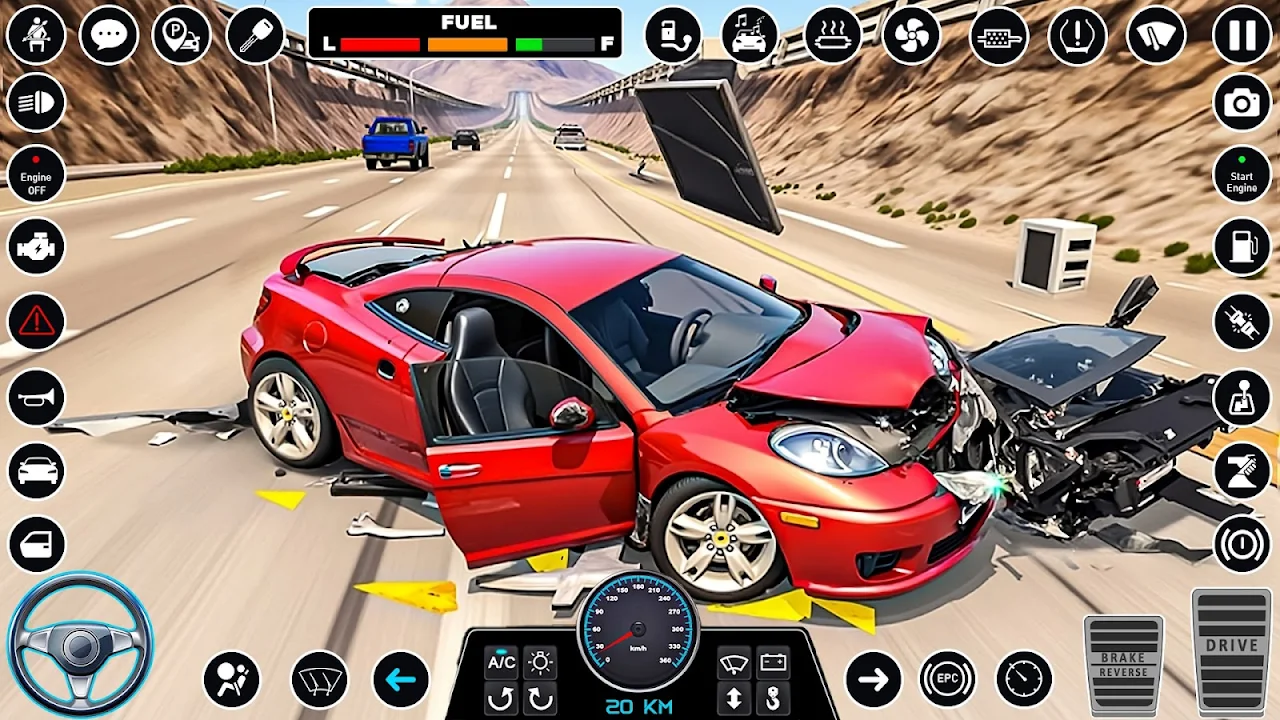1280x720 pixels.
Task: Activate the hazard warning triangle
Action: (x=36, y=321)
